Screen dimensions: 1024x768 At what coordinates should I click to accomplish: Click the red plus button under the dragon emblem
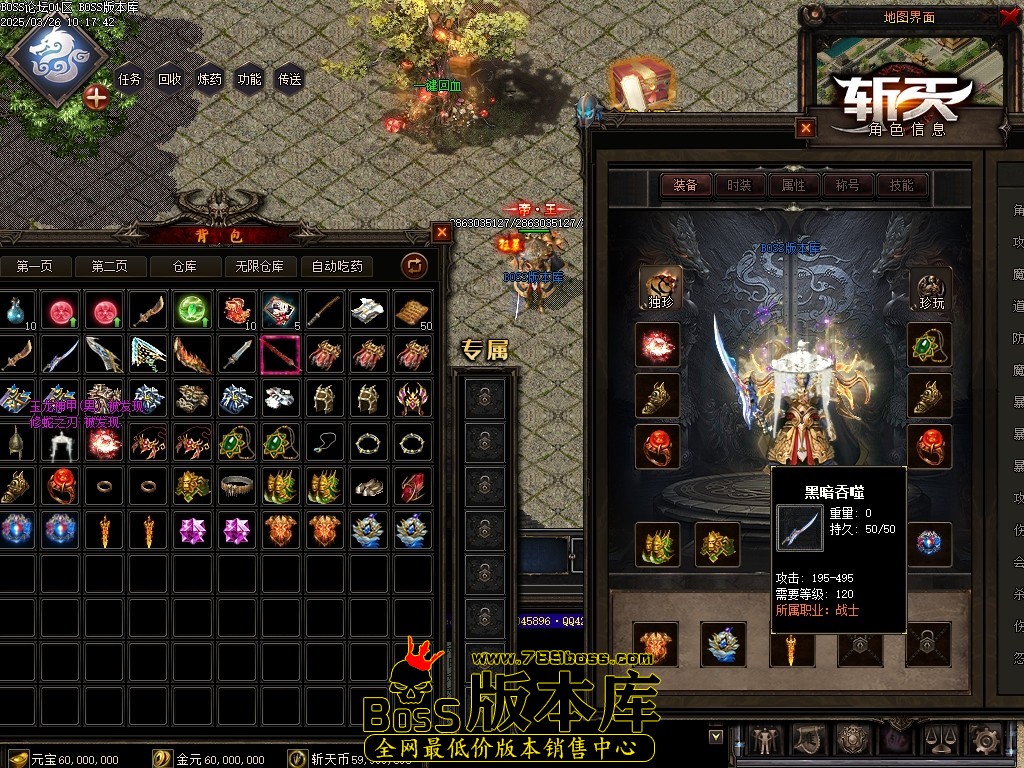97,97
